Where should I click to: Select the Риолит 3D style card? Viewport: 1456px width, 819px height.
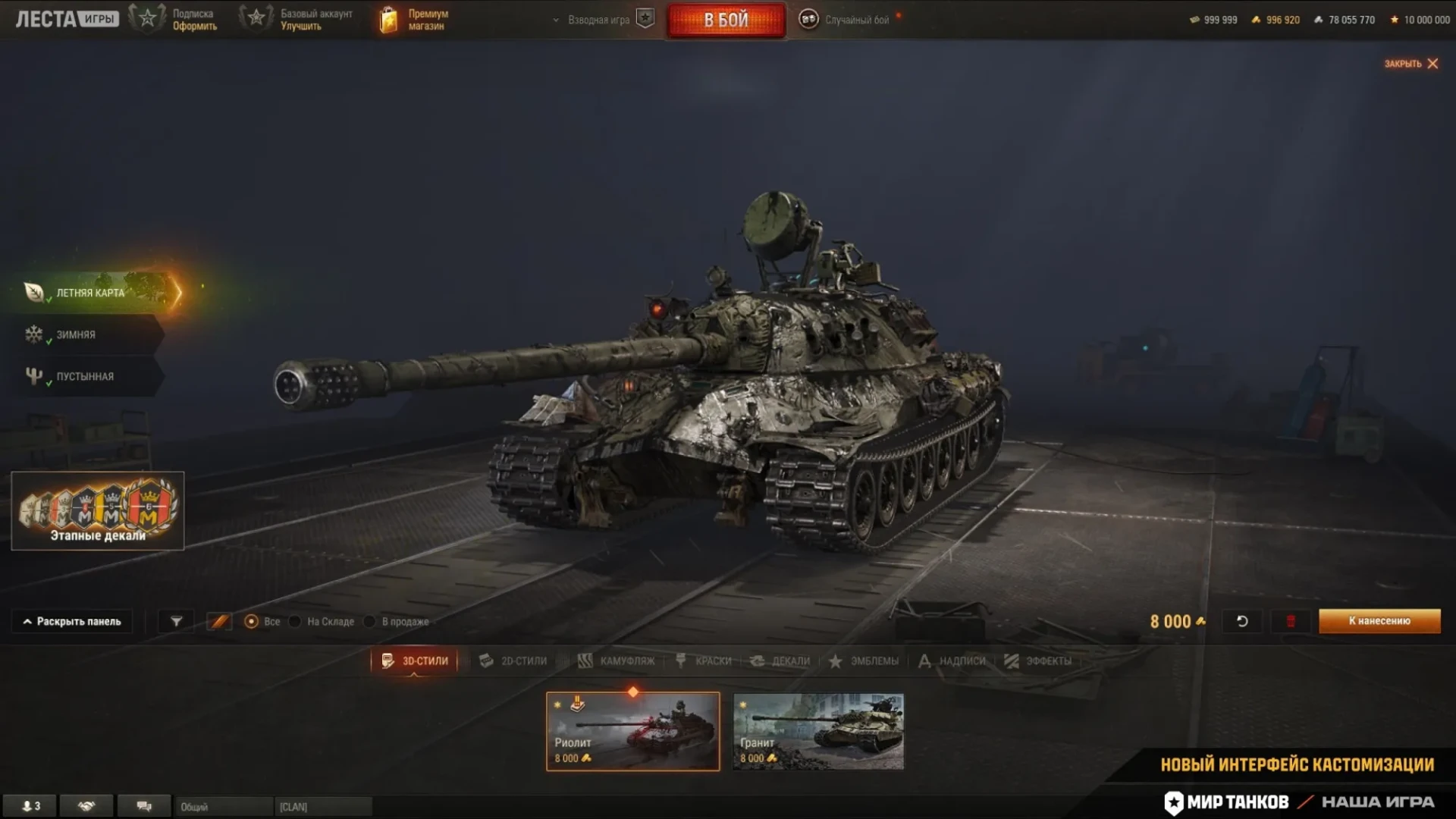click(632, 731)
